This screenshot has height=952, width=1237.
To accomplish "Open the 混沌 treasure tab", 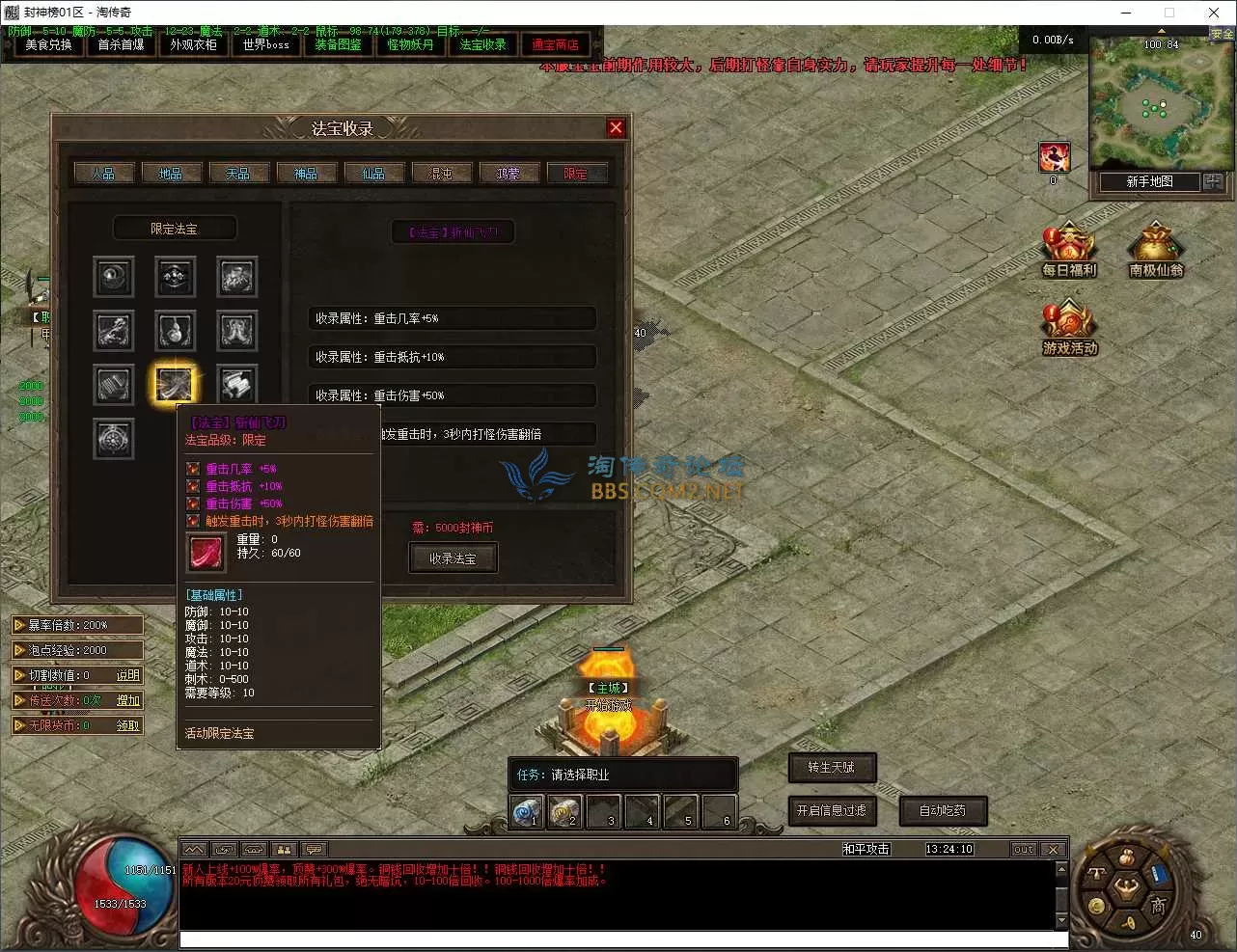I will 442,172.
